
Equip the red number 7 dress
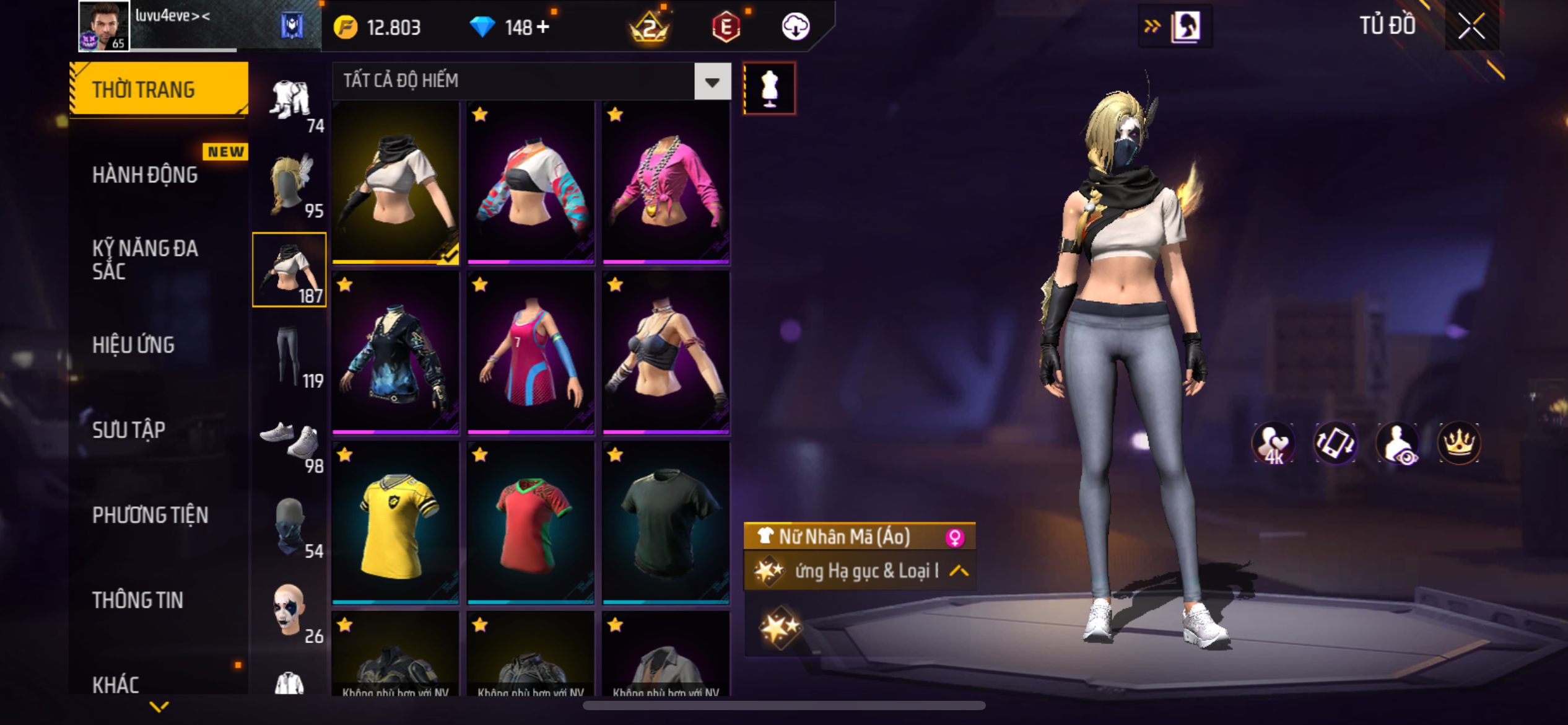click(531, 352)
